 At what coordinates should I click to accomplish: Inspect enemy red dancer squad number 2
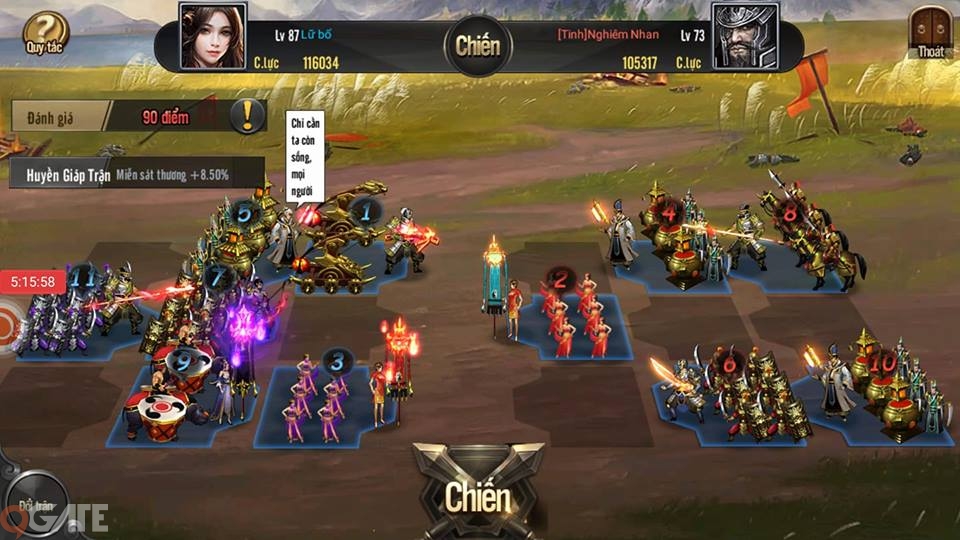575,315
